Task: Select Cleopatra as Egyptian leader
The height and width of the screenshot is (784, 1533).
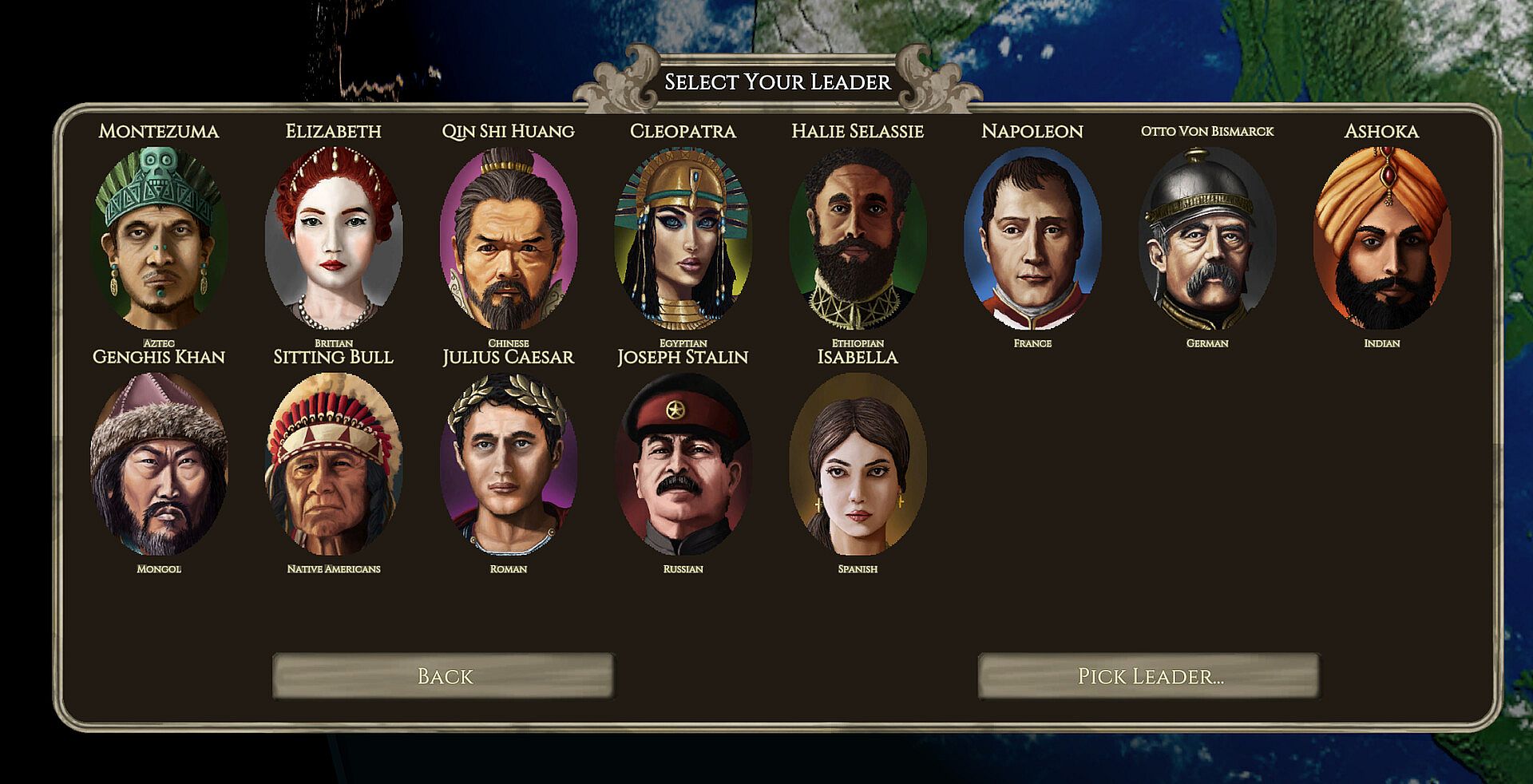Action: (683, 238)
